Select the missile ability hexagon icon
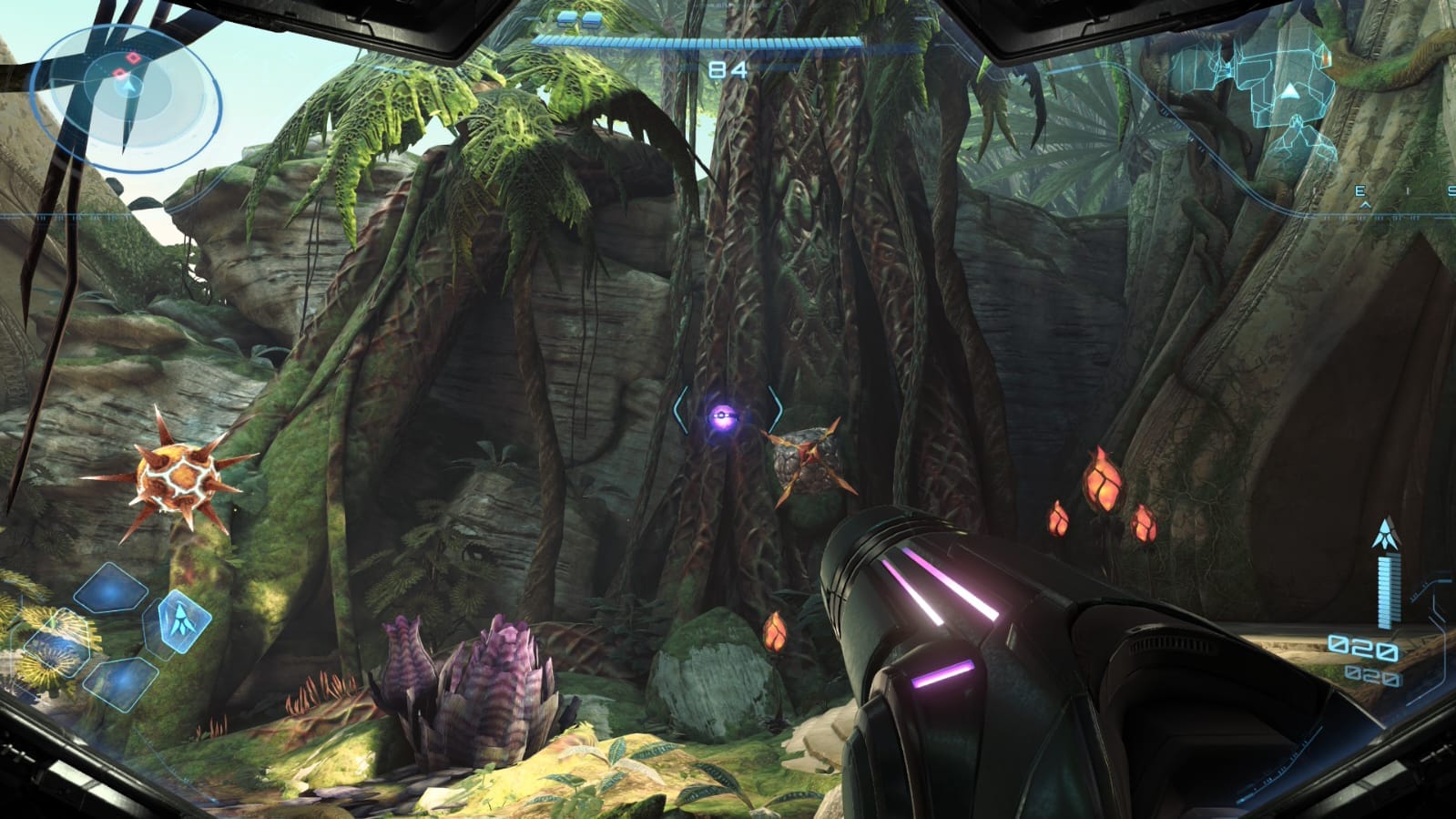1456x819 pixels. pyautogui.click(x=182, y=623)
